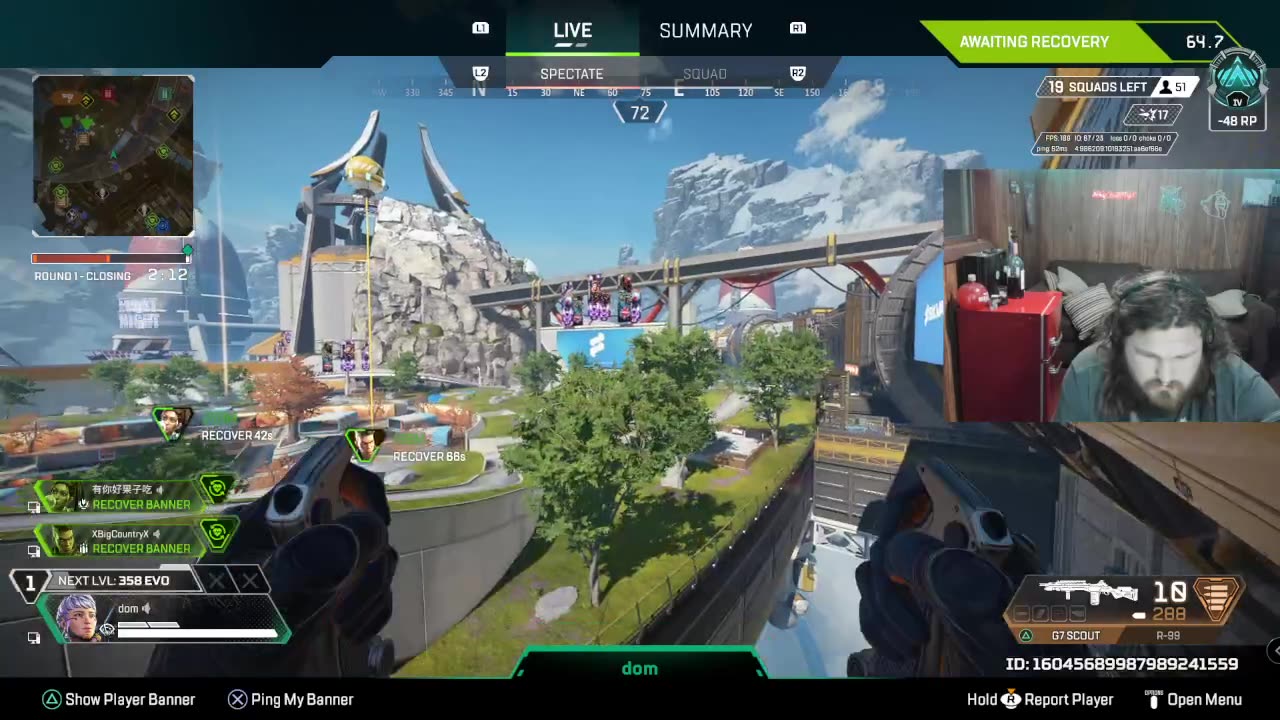This screenshot has width=1280, height=720.
Task: Switch to the SQUAD sub-tab
Action: pos(704,74)
